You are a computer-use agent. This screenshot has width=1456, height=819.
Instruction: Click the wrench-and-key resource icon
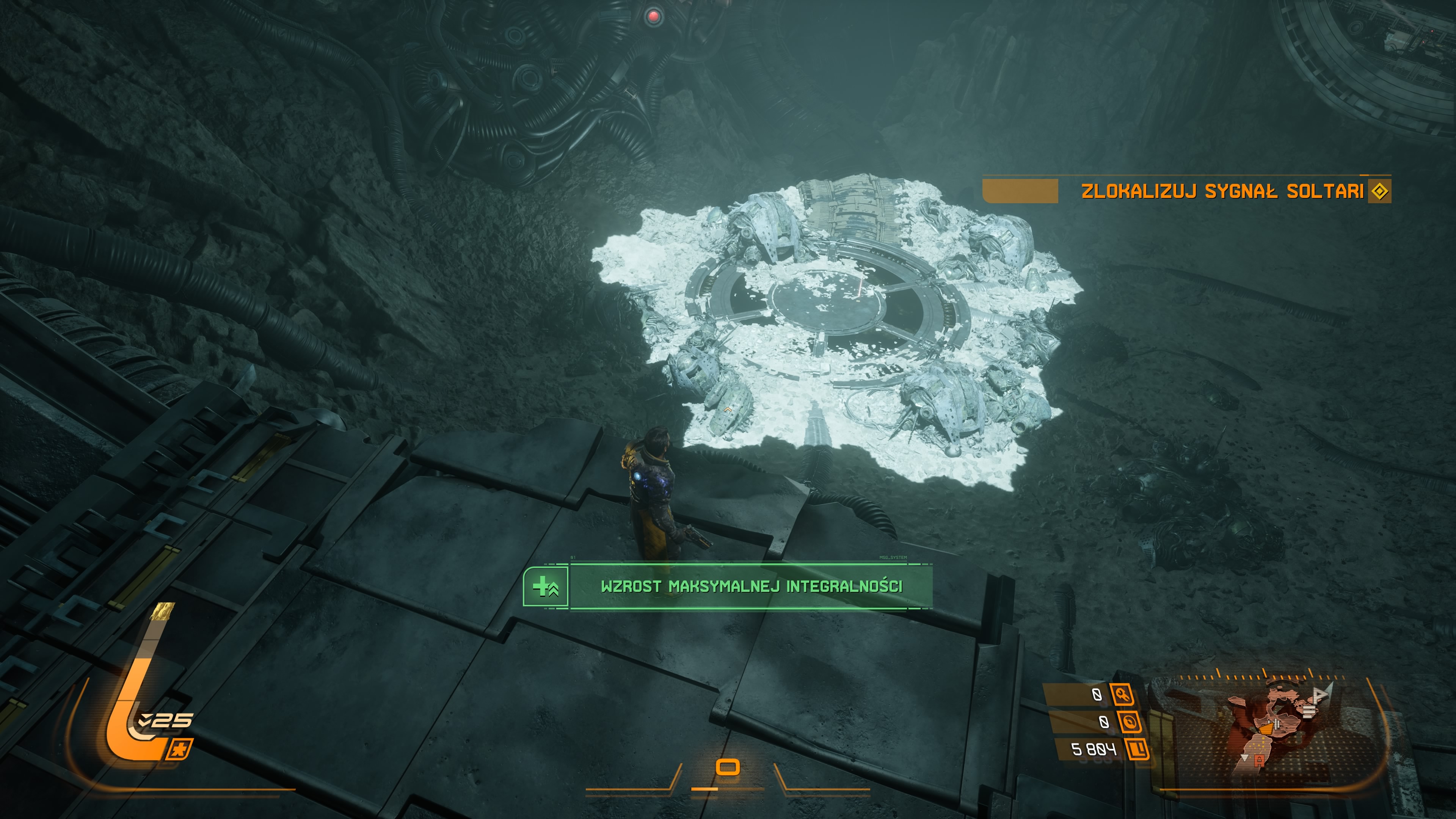point(1122,695)
